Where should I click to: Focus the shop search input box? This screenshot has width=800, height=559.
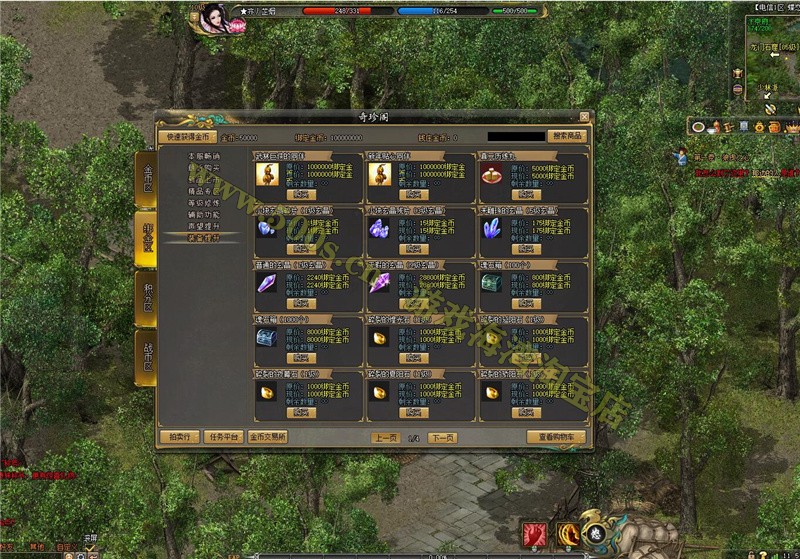coord(517,136)
